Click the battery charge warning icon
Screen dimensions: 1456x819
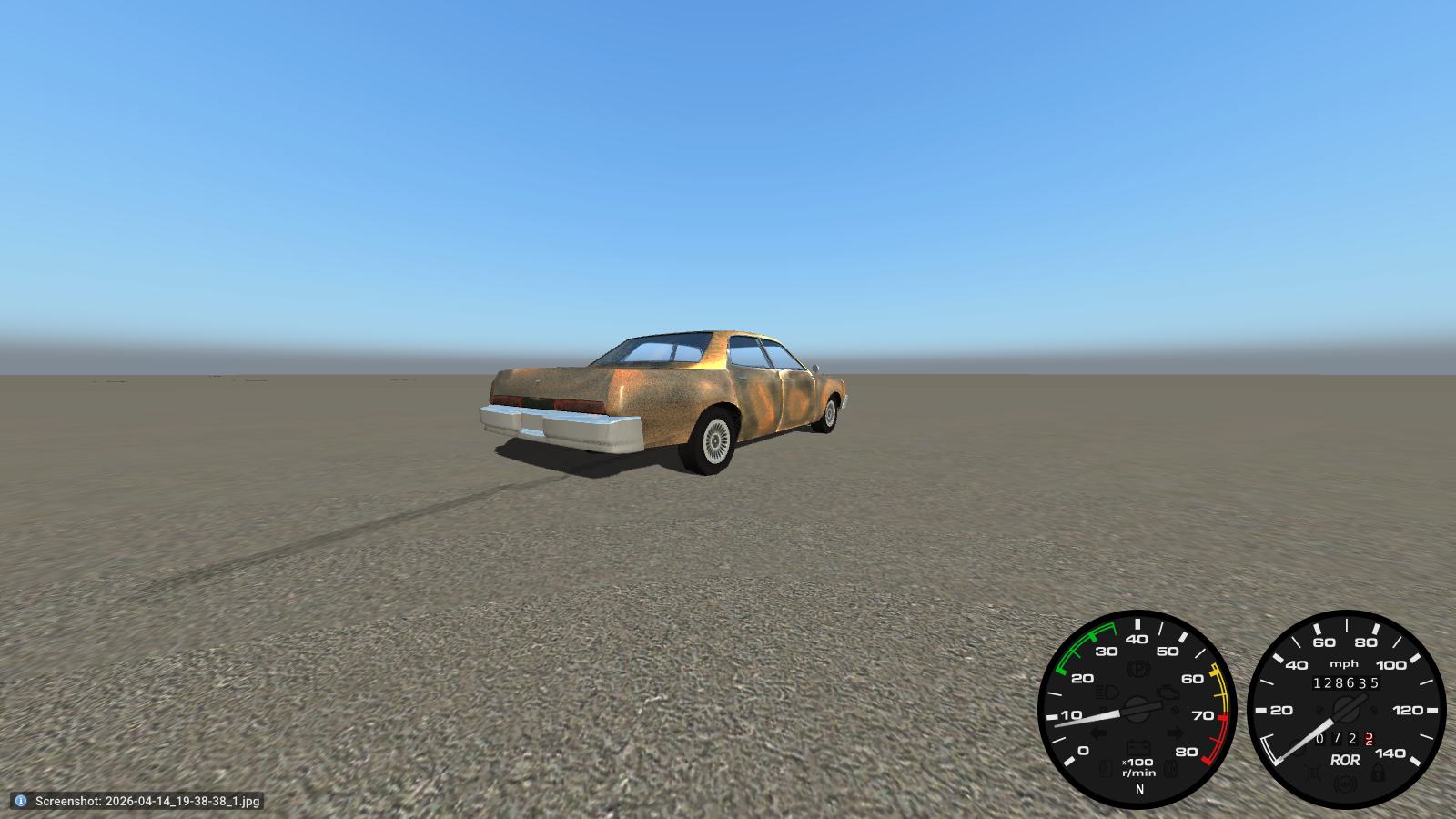click(x=1138, y=748)
